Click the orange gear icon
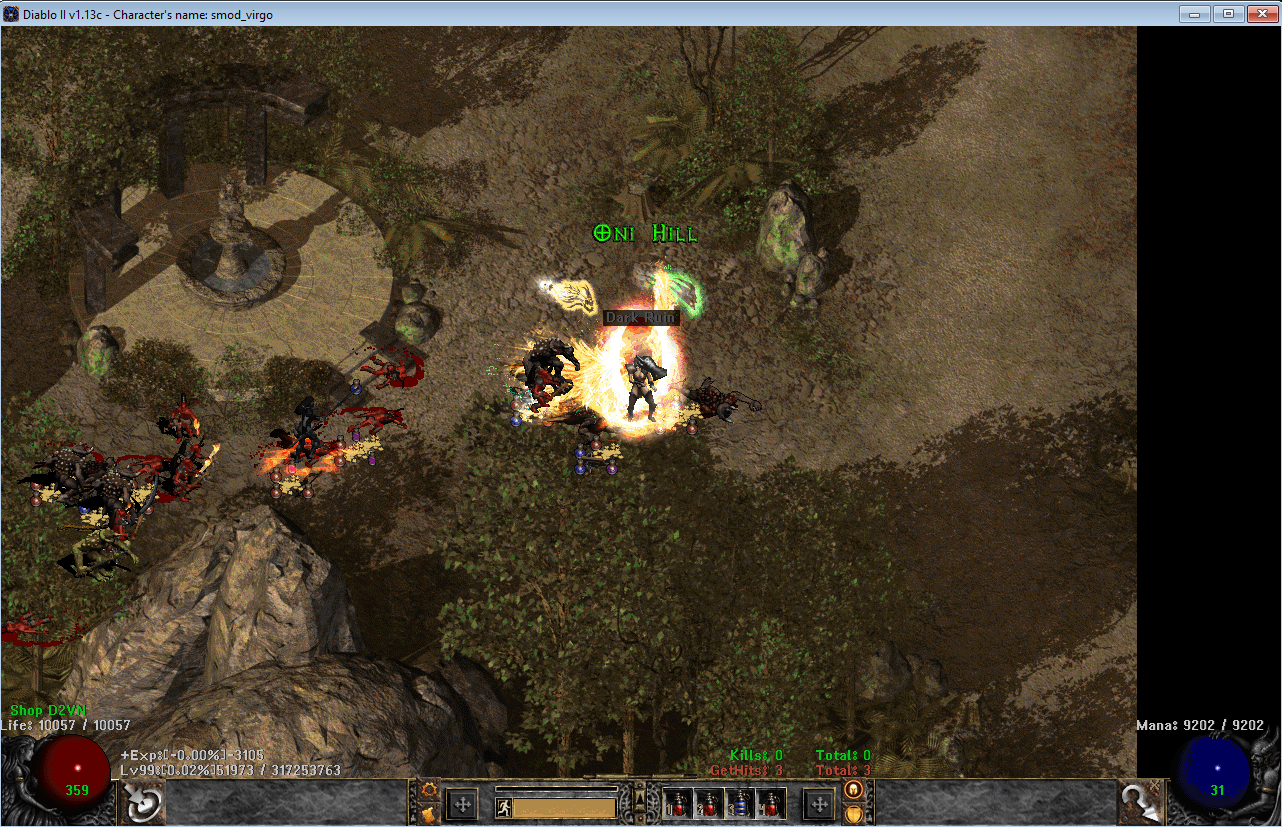 coord(429,790)
